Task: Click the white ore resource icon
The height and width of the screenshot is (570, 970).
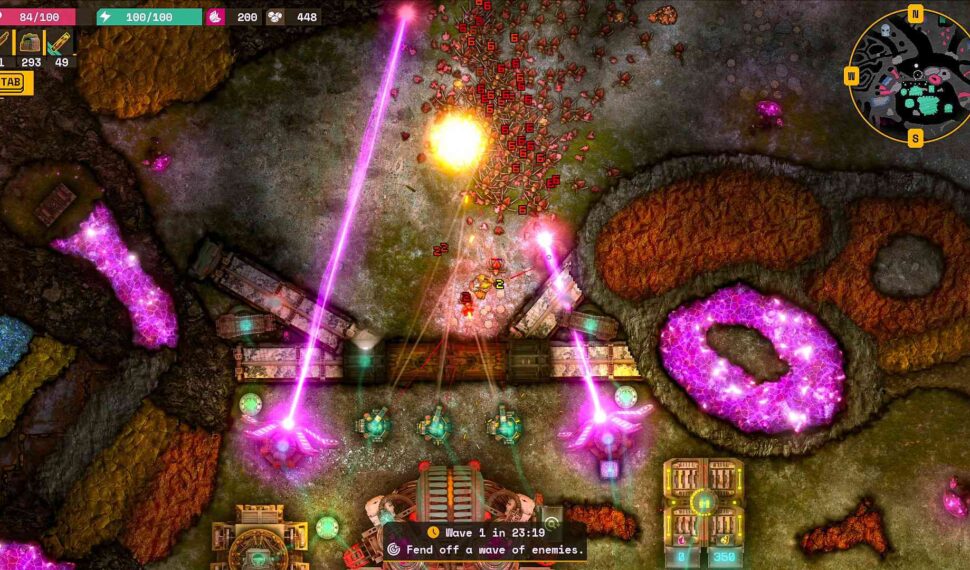Action: pos(275,17)
